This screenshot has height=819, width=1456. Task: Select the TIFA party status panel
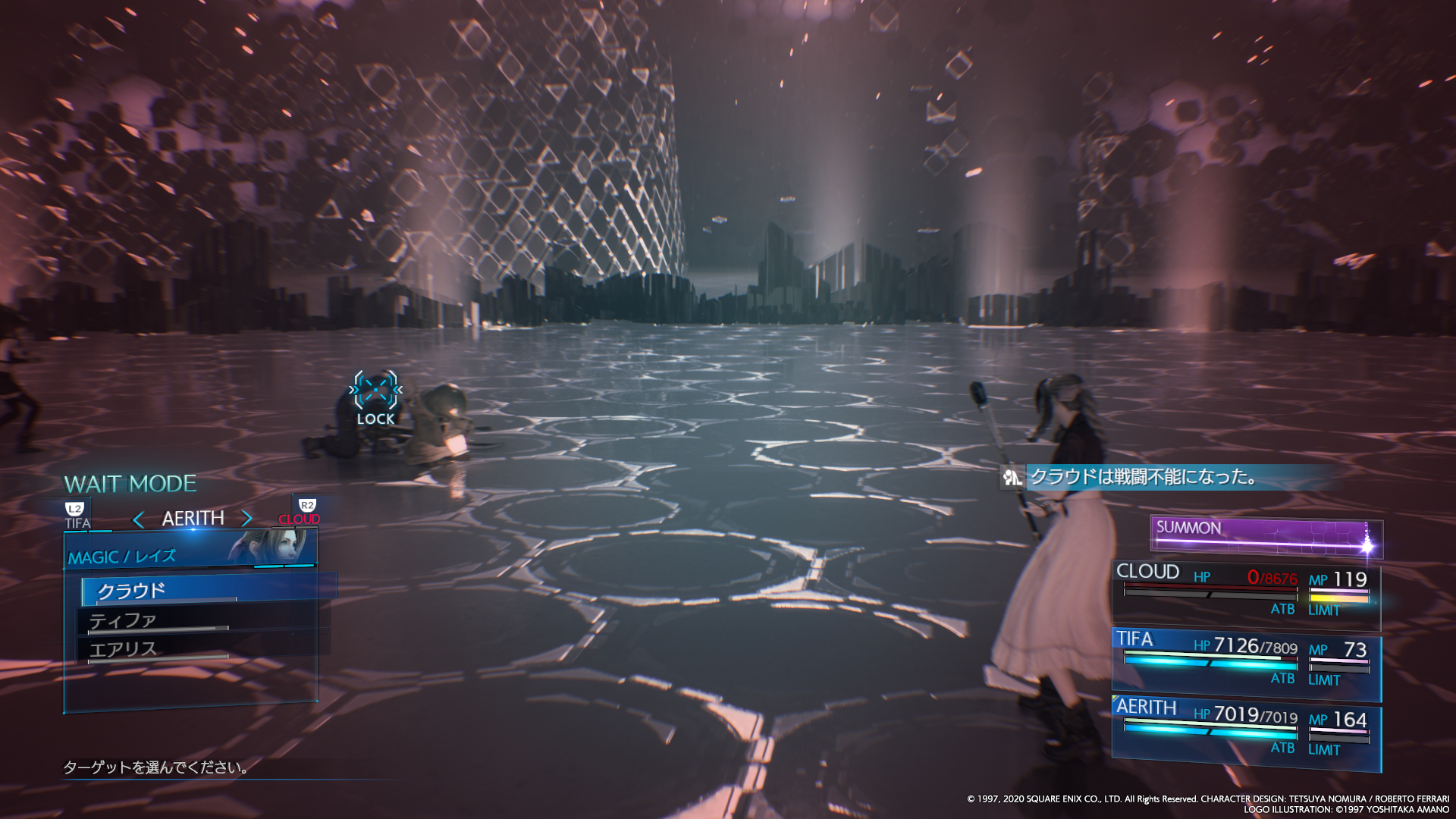coord(1245,663)
